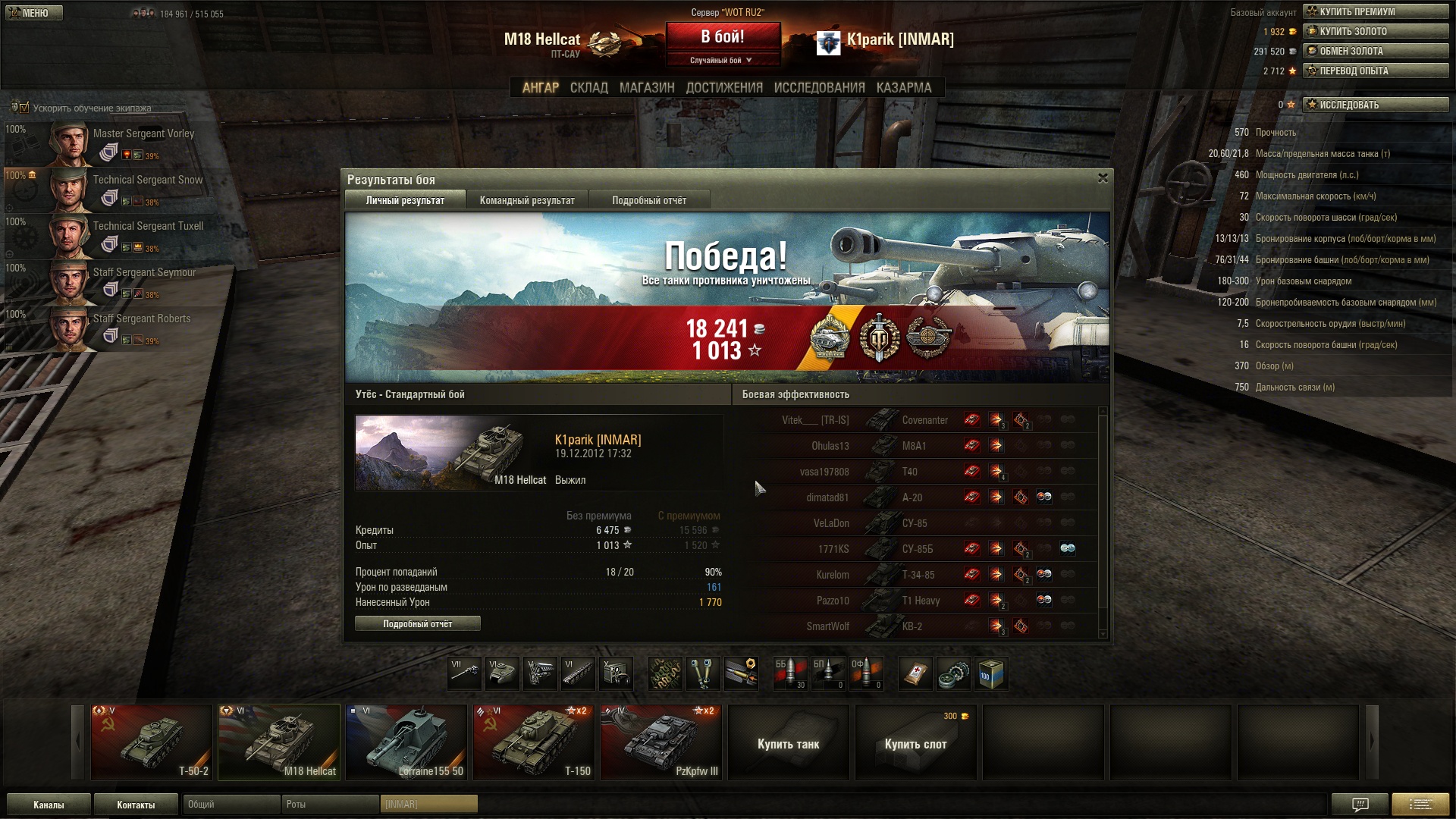Open the МАГАЗИН section
The image size is (1456, 819).
click(x=646, y=88)
